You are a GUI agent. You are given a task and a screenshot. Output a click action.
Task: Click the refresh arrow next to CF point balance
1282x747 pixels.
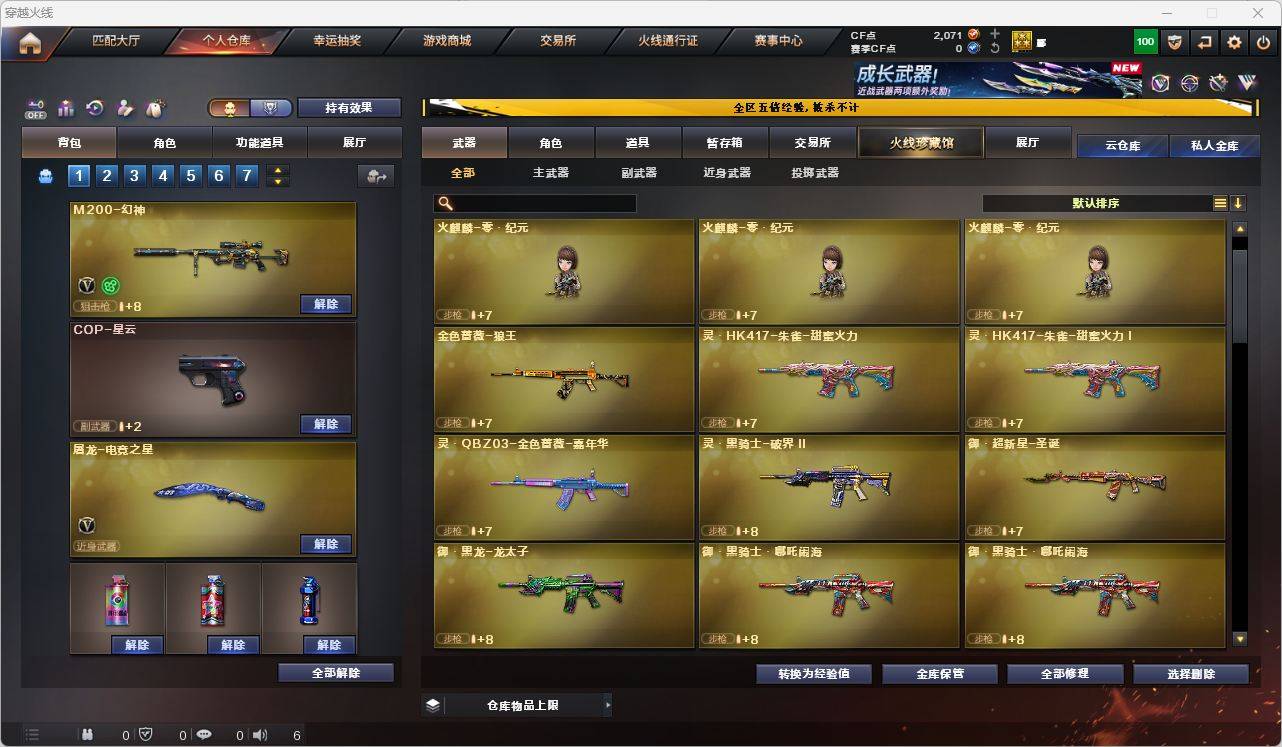[994, 47]
